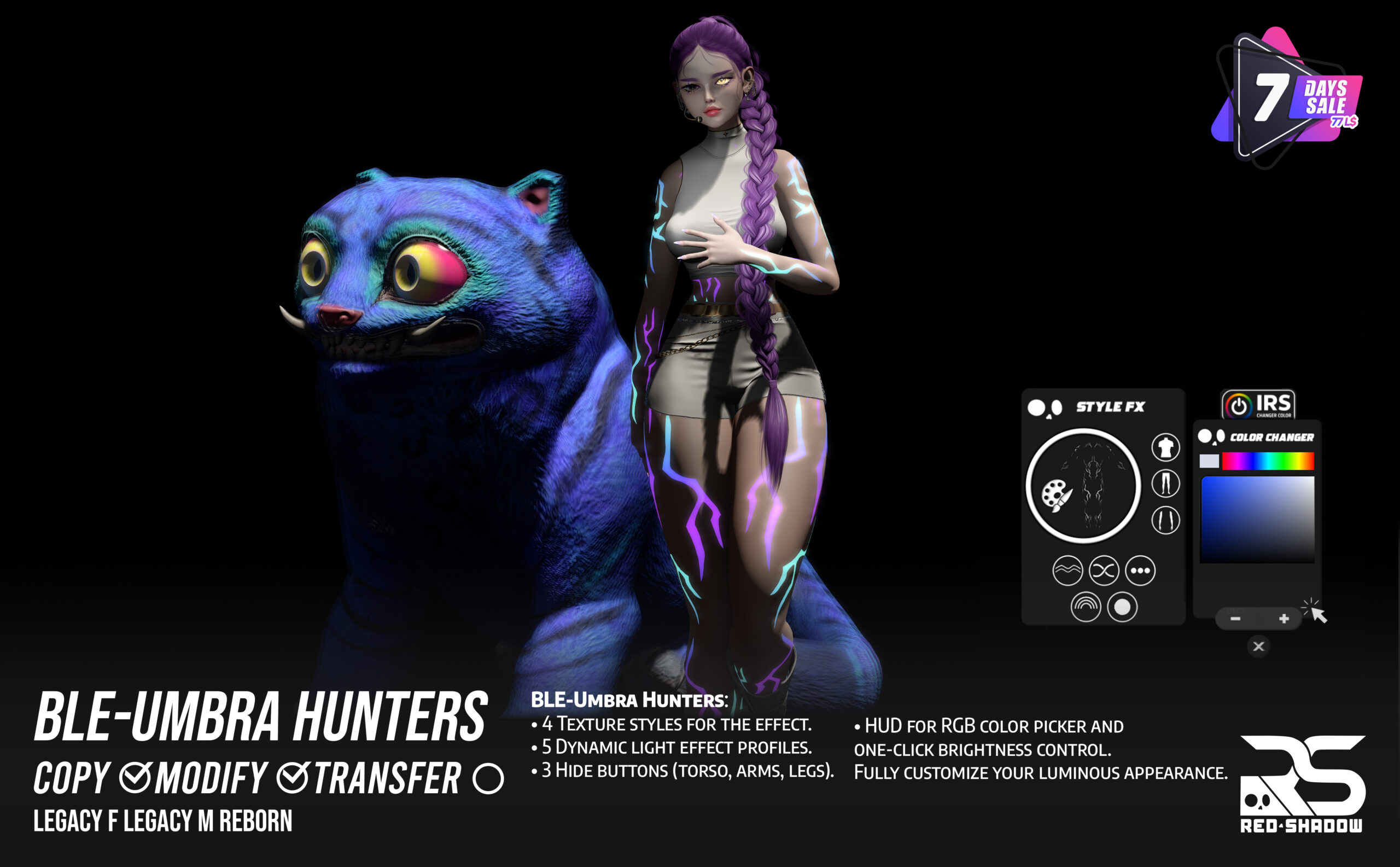This screenshot has height=867, width=1400.
Task: Close the Color Changer panel
Action: [1258, 647]
